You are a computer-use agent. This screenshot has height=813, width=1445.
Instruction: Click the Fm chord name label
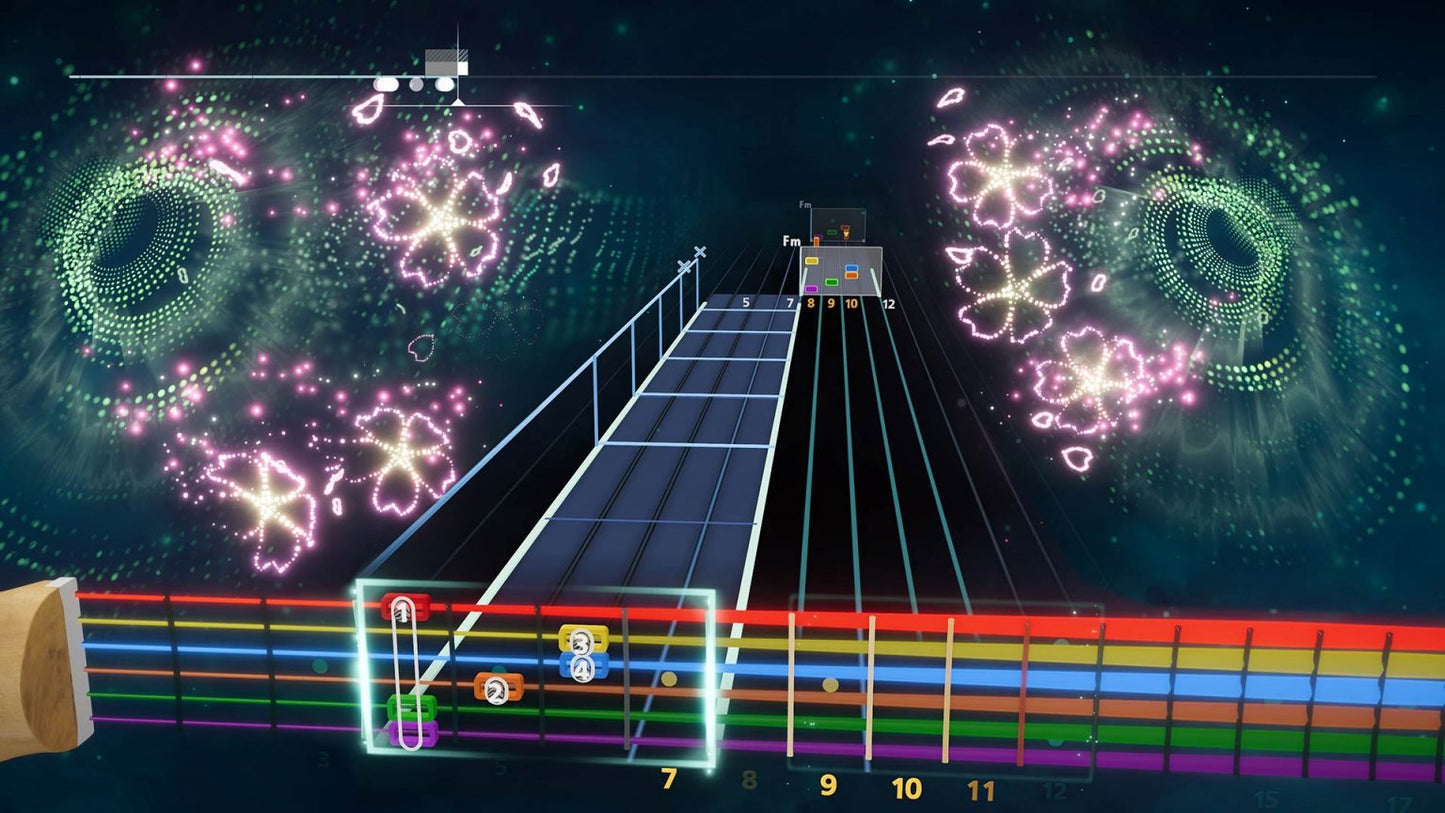pos(792,241)
